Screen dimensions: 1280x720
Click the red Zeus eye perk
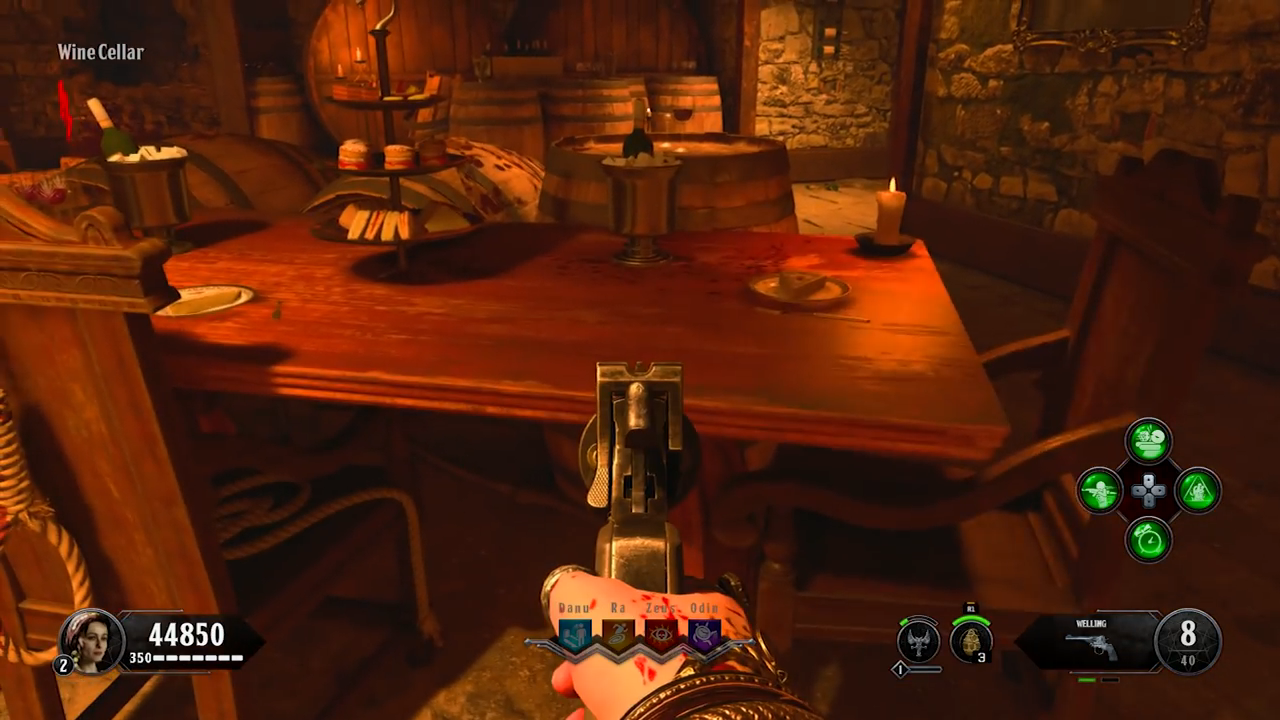point(661,635)
